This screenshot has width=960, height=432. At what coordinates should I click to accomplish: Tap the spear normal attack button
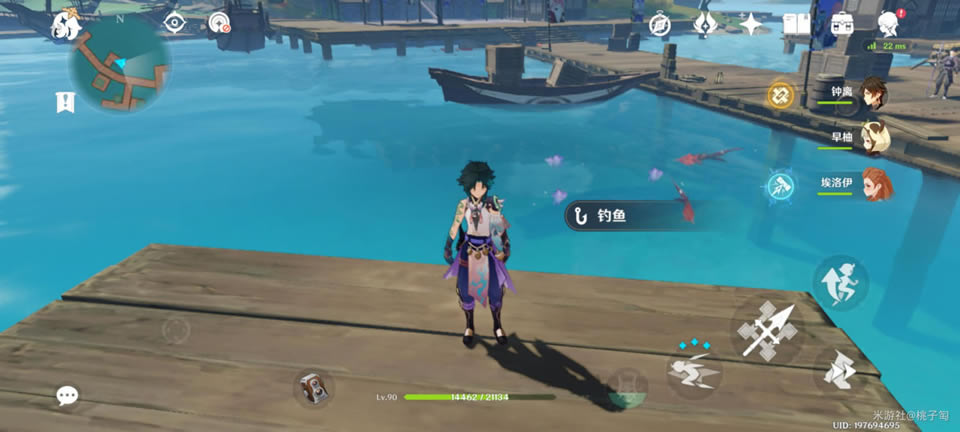[x=768, y=330]
